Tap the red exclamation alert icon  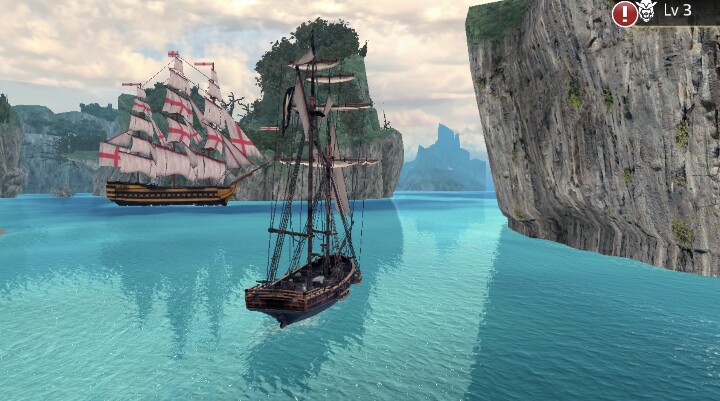pos(625,13)
